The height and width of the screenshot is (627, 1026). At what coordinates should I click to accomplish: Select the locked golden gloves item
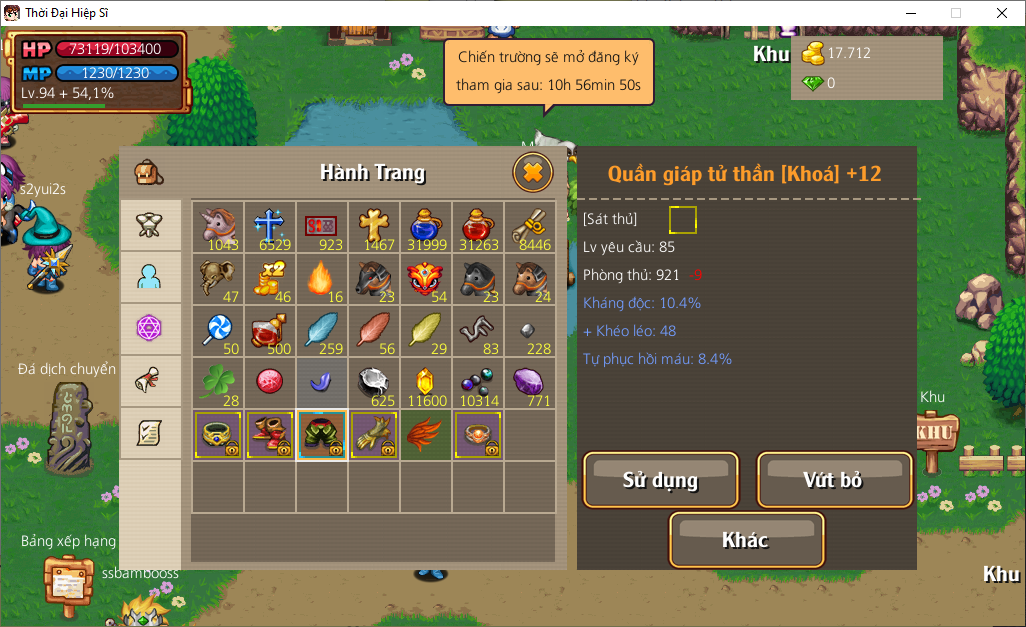(374, 435)
